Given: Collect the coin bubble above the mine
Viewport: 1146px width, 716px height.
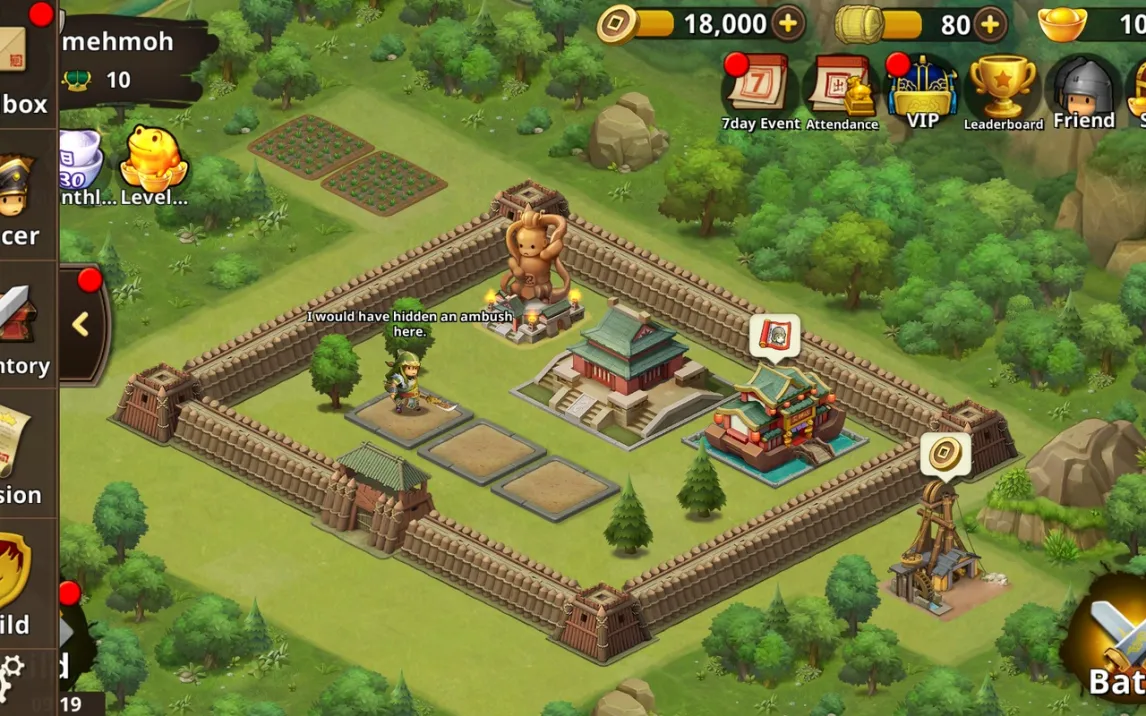Looking at the screenshot, I should coord(944,455).
